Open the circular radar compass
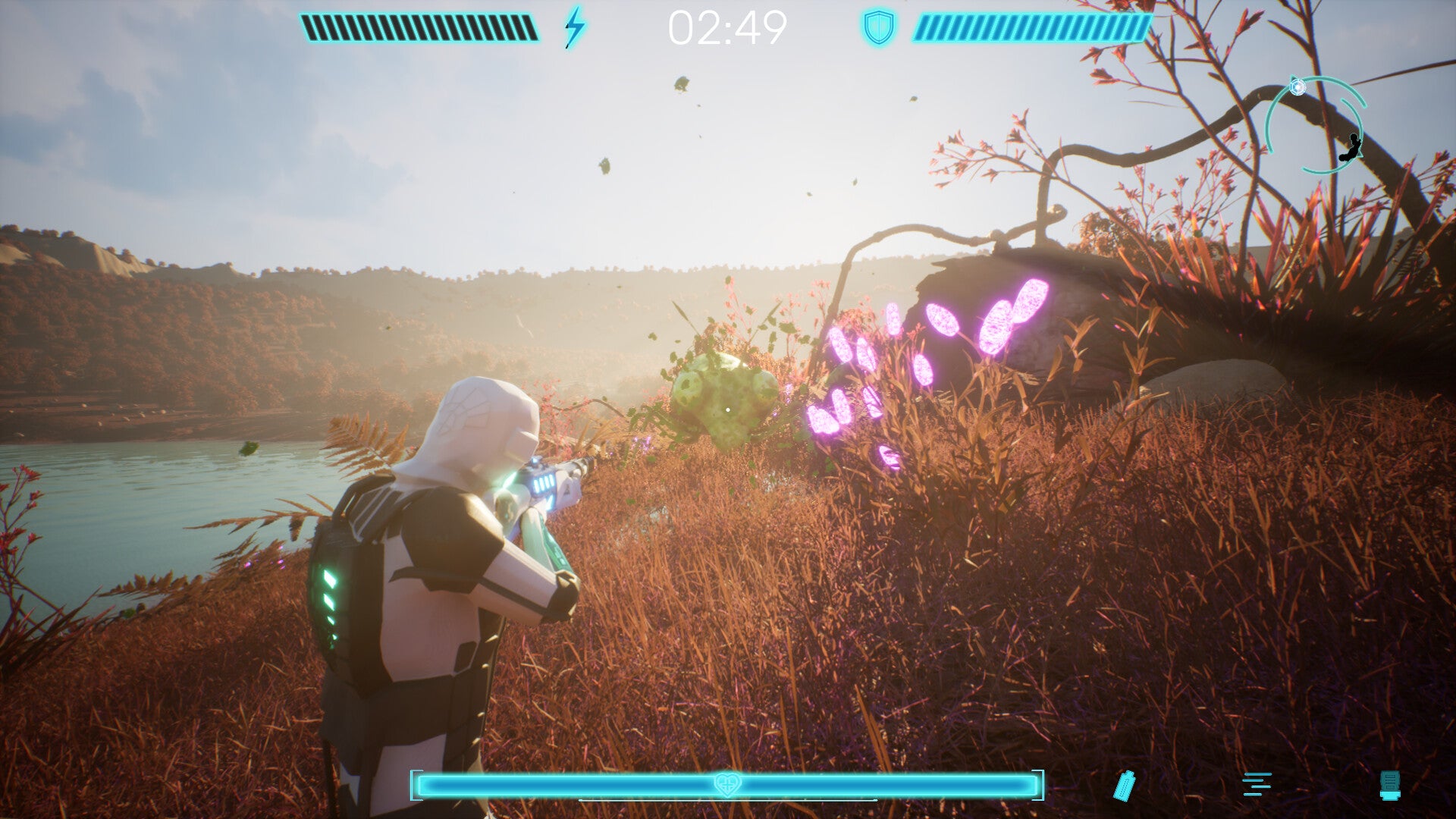Image resolution: width=1456 pixels, height=819 pixels. pos(1315,126)
